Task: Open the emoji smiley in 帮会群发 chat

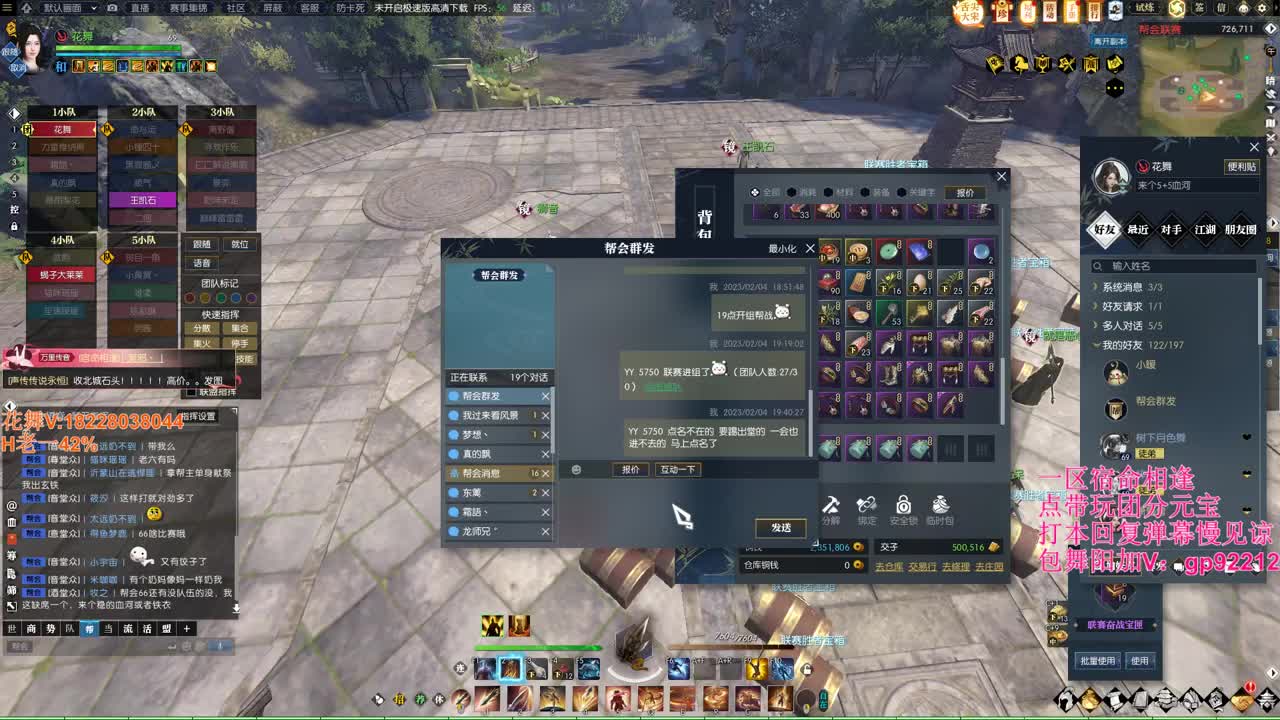Action: coord(577,469)
